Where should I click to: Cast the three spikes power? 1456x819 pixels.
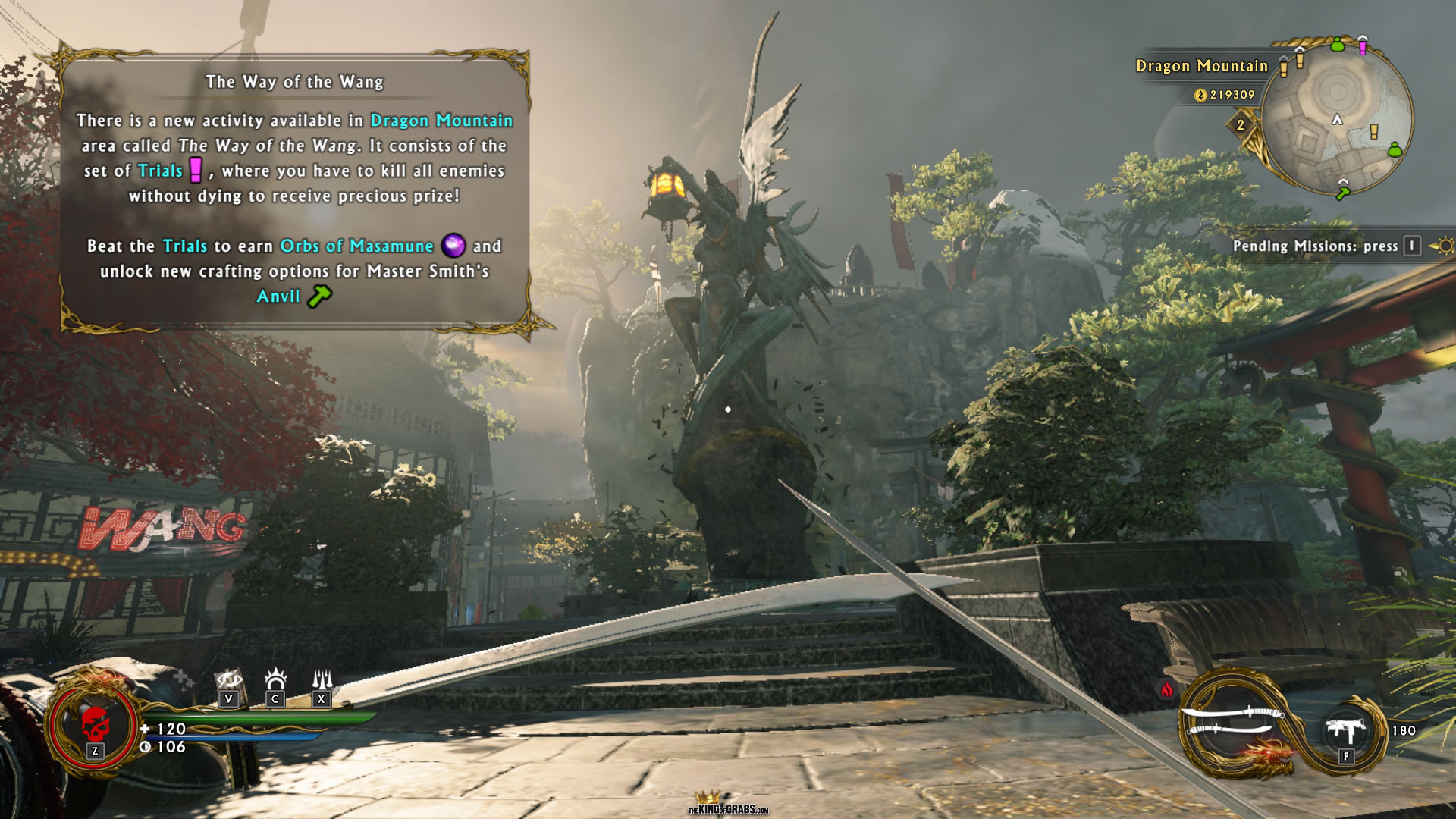[x=322, y=679]
